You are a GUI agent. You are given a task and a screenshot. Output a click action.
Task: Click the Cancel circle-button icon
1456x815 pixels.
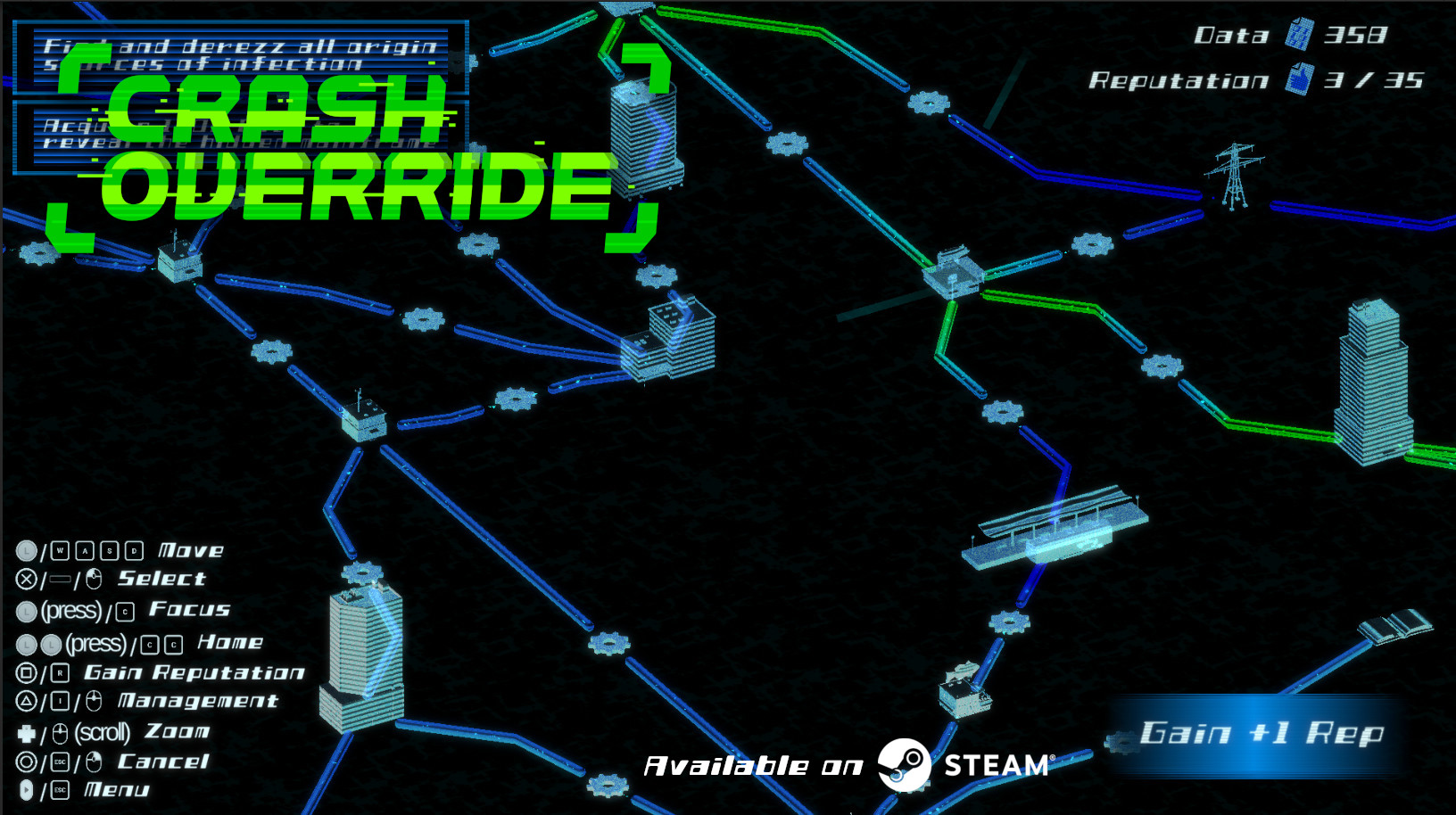(26, 761)
